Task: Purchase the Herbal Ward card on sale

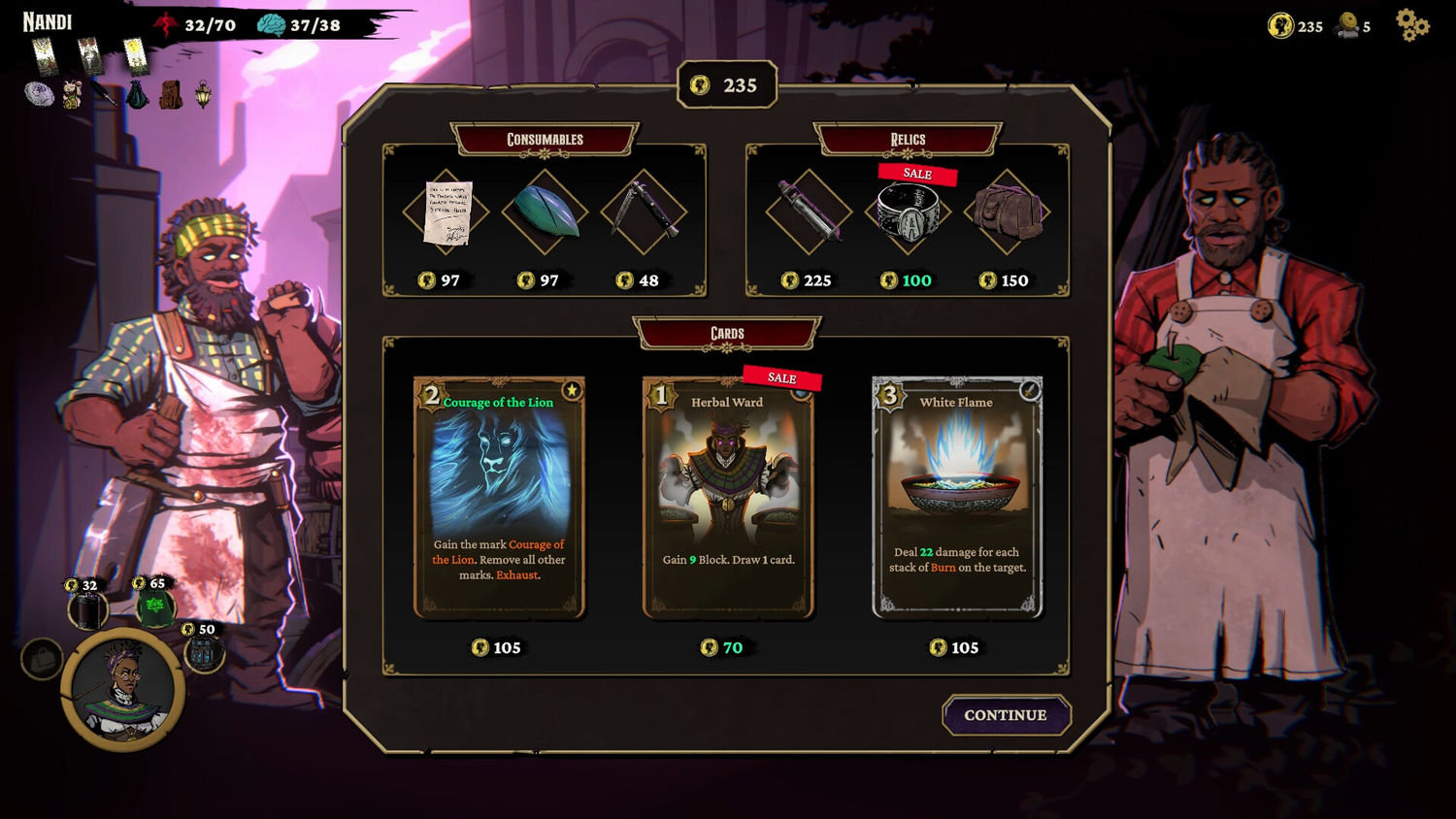Action: [x=728, y=497]
